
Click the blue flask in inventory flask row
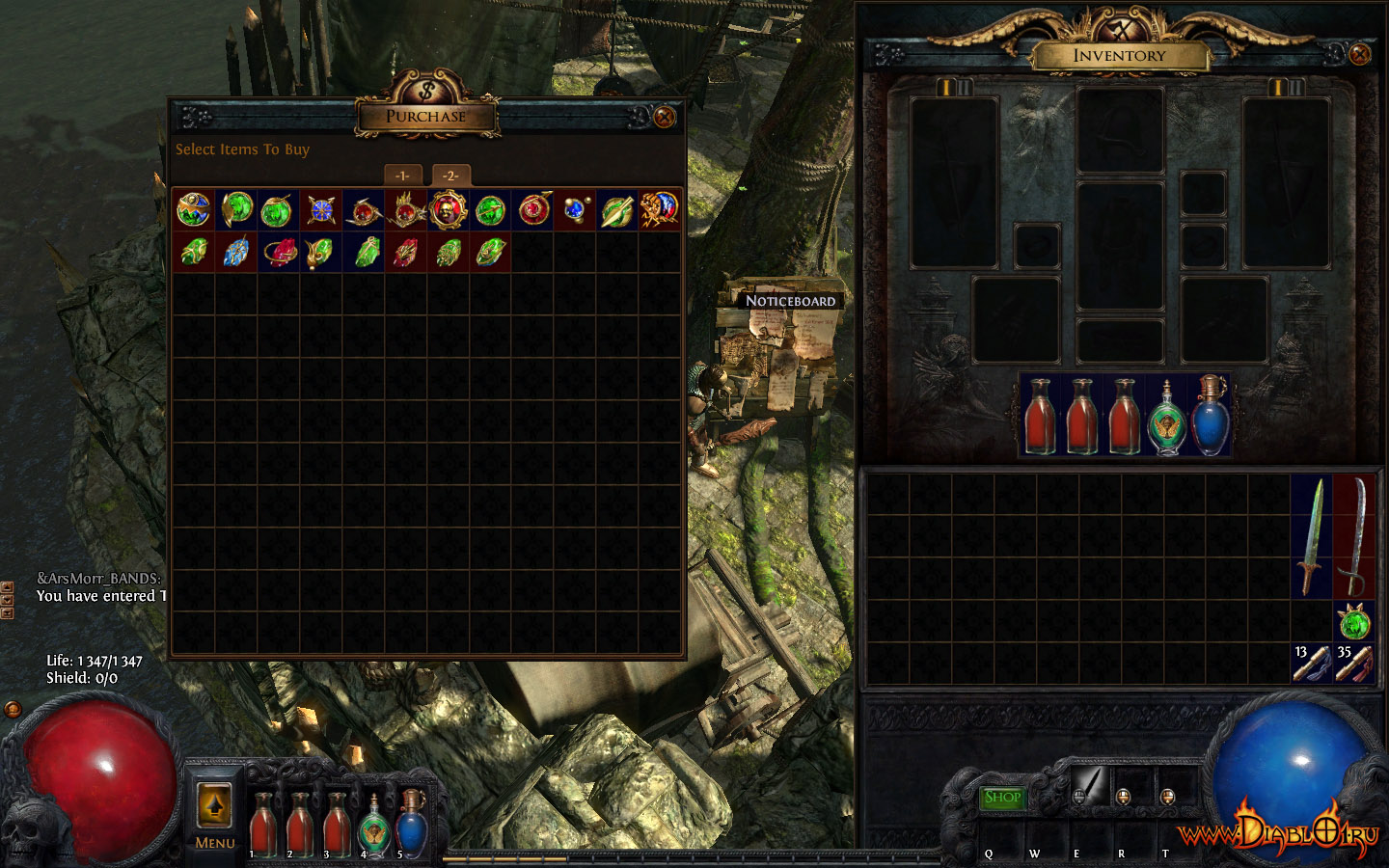[1210, 415]
